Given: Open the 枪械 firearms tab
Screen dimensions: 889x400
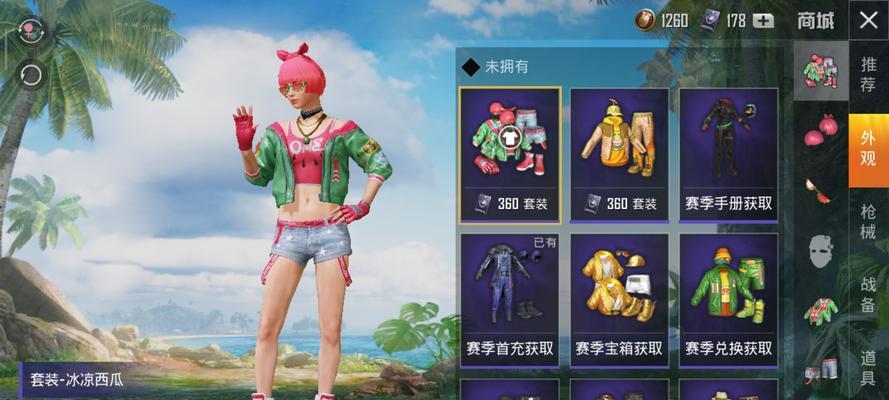Looking at the screenshot, I should pos(868,222).
